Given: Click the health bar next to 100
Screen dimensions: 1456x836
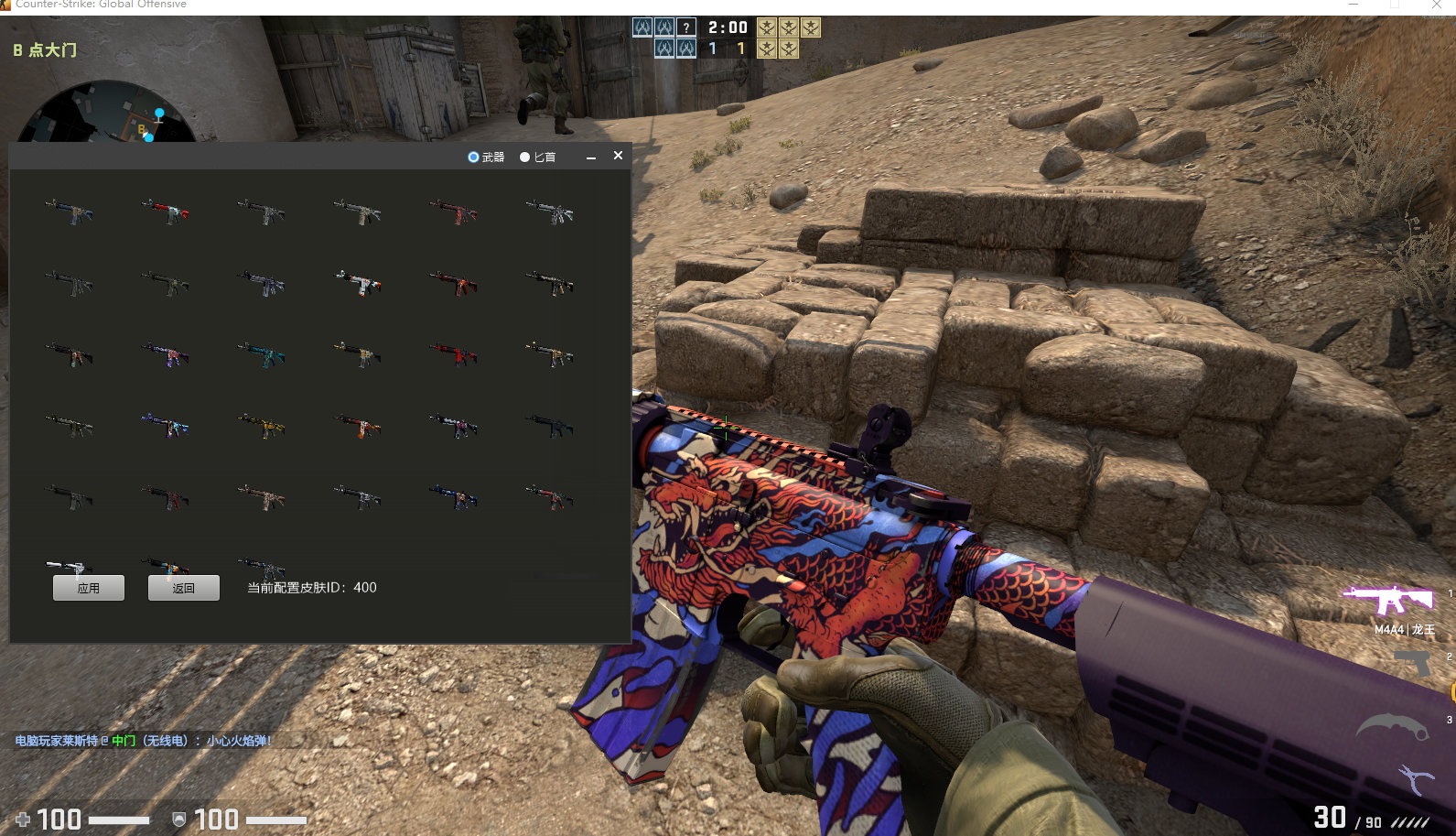Looking at the screenshot, I should (x=119, y=820).
